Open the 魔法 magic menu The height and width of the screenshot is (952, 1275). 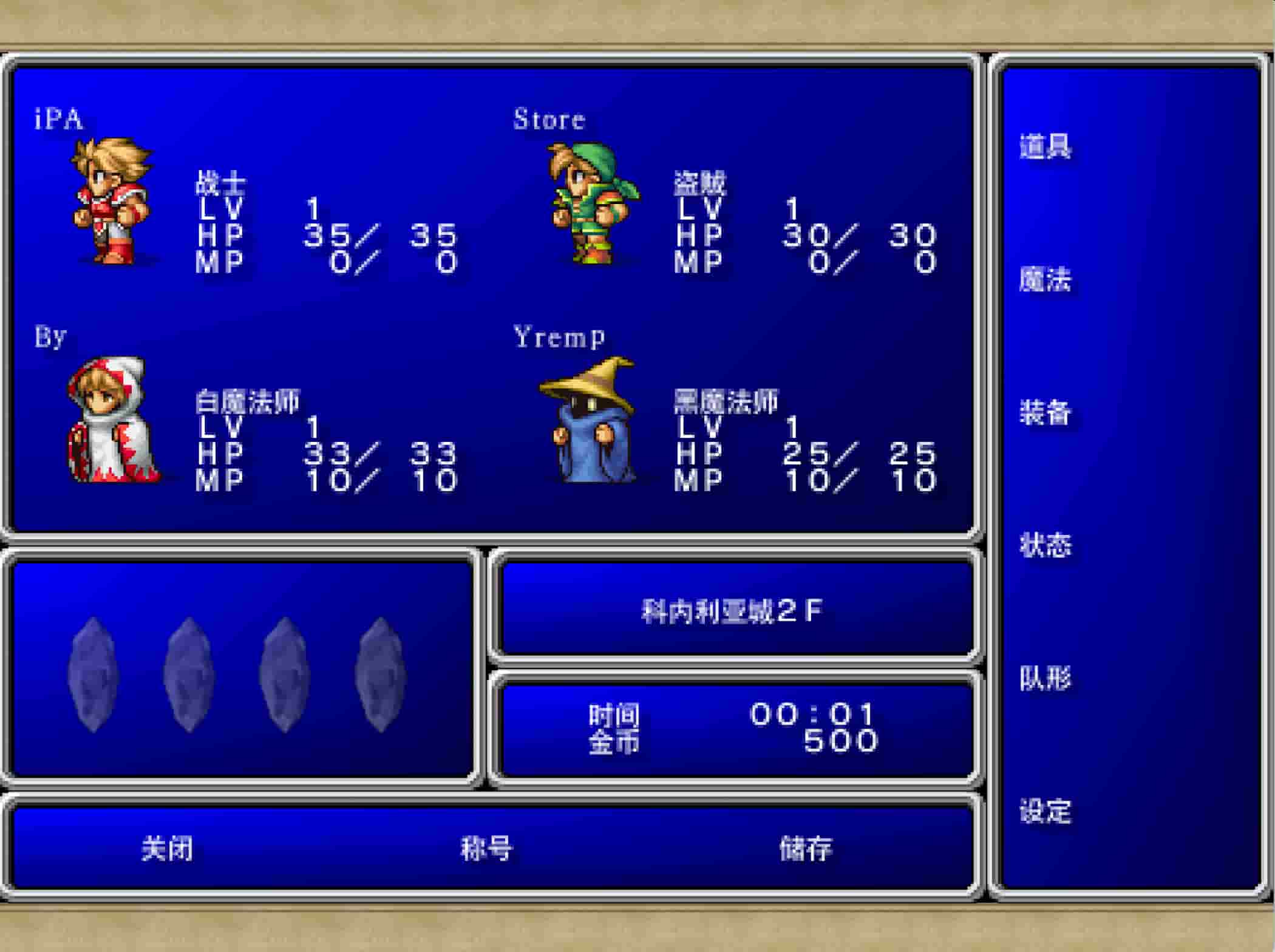[x=1047, y=279]
